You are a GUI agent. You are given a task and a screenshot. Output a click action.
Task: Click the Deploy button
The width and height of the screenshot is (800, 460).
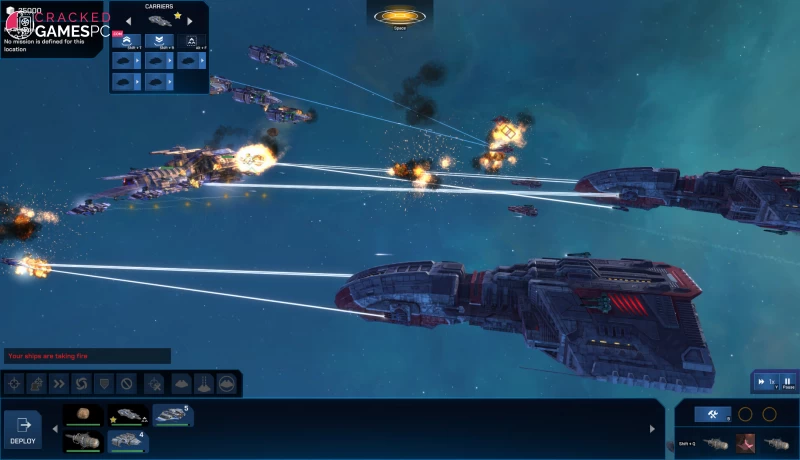[x=23, y=429]
